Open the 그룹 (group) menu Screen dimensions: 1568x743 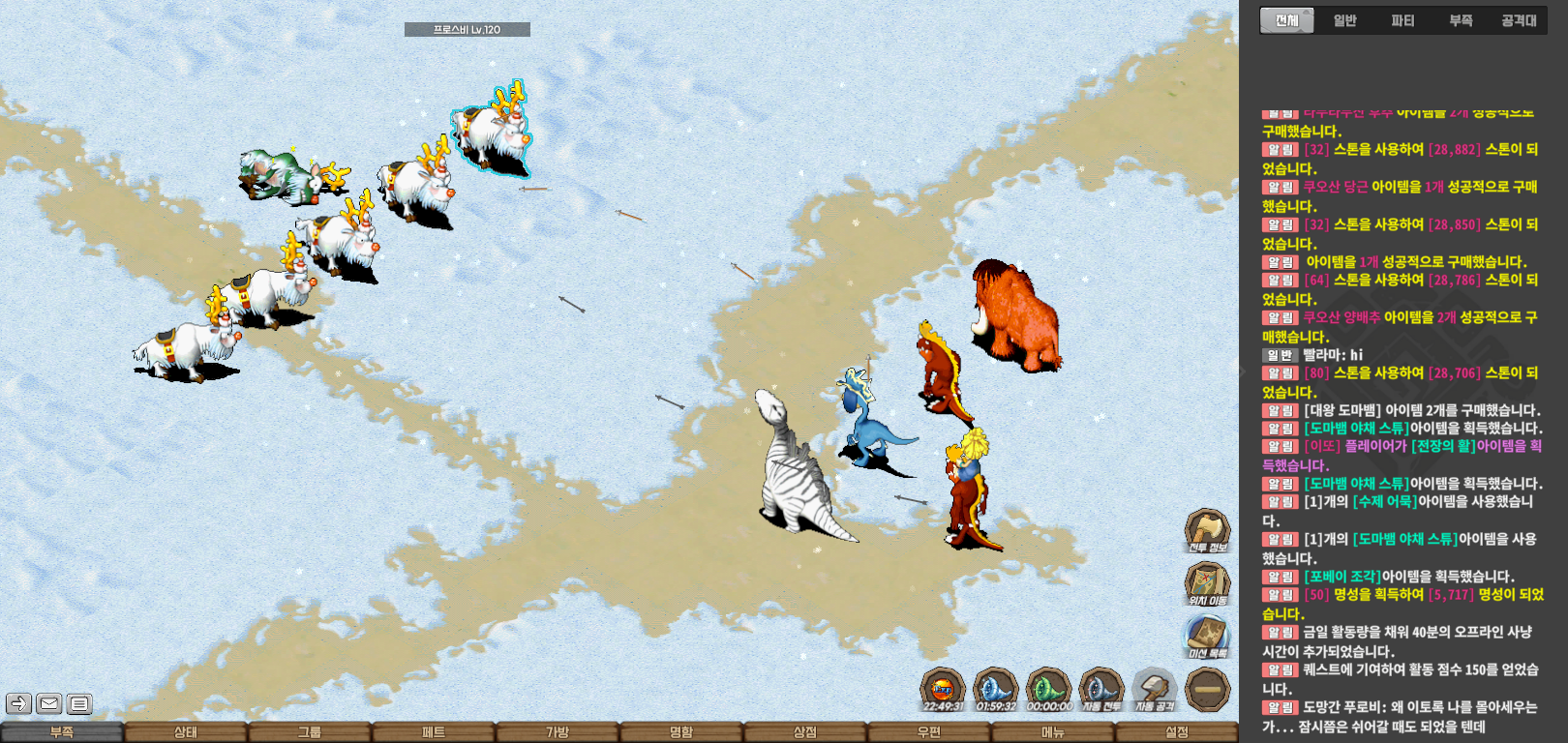(x=310, y=732)
